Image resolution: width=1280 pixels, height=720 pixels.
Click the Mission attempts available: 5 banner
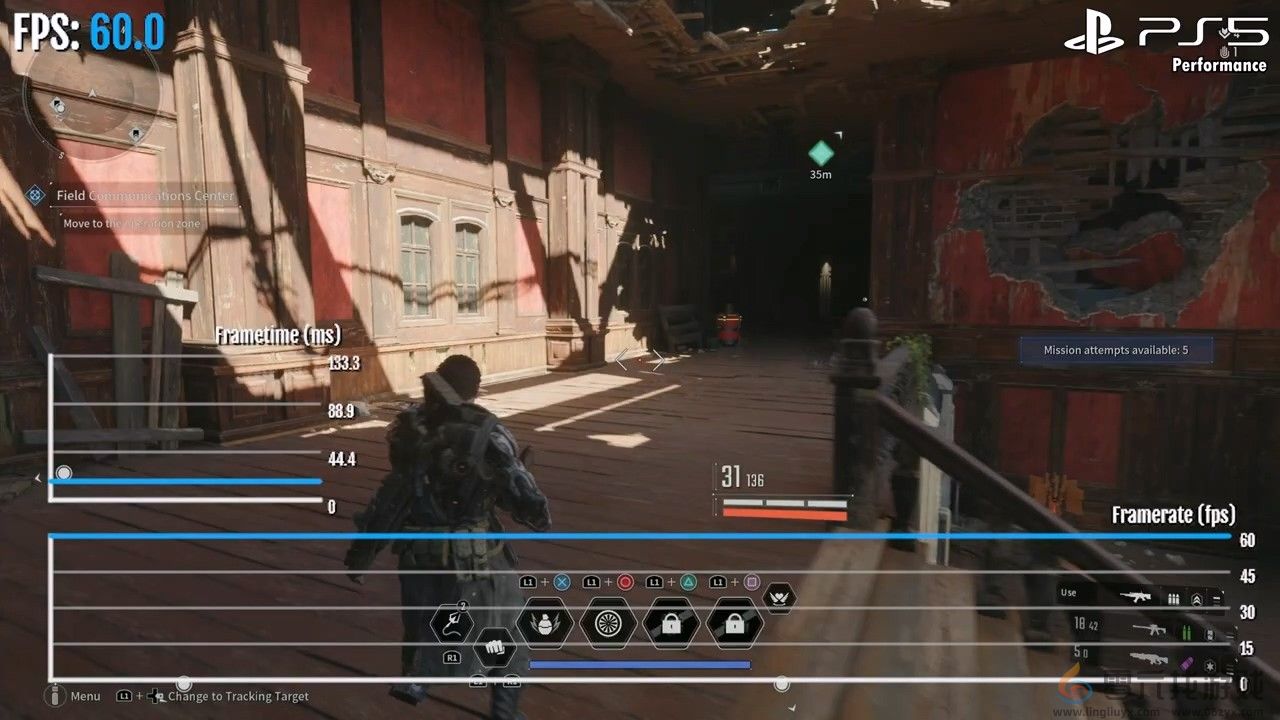click(1116, 348)
